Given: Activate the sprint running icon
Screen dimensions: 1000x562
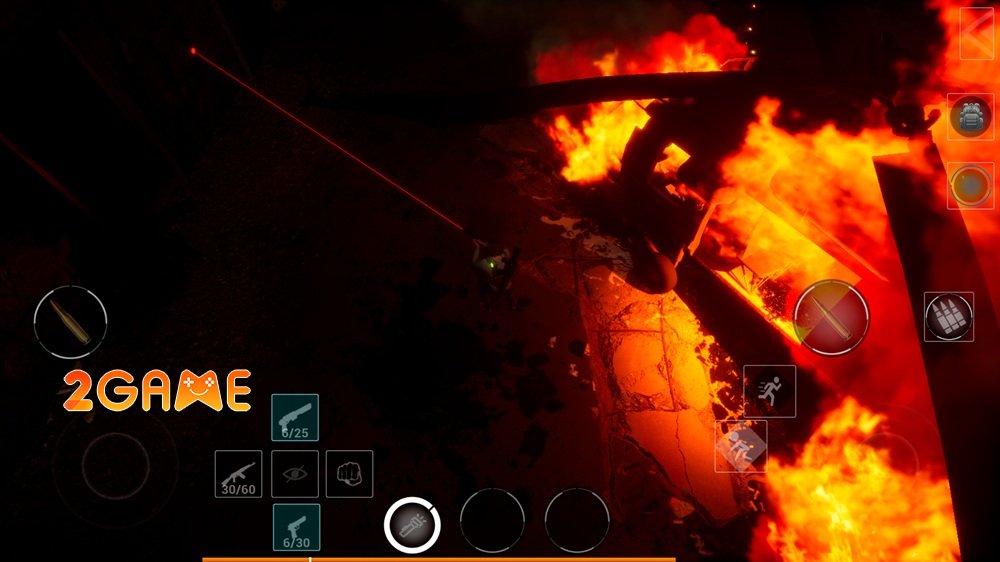Looking at the screenshot, I should click(770, 391).
